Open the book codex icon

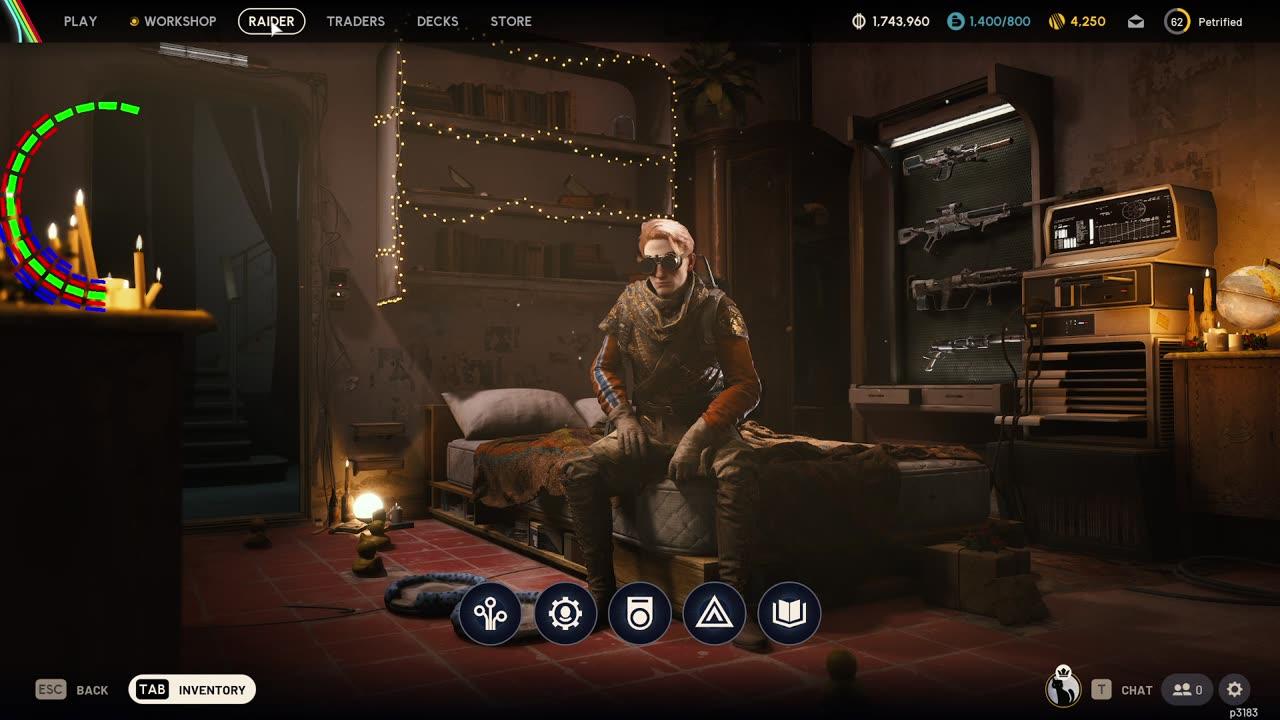click(789, 613)
